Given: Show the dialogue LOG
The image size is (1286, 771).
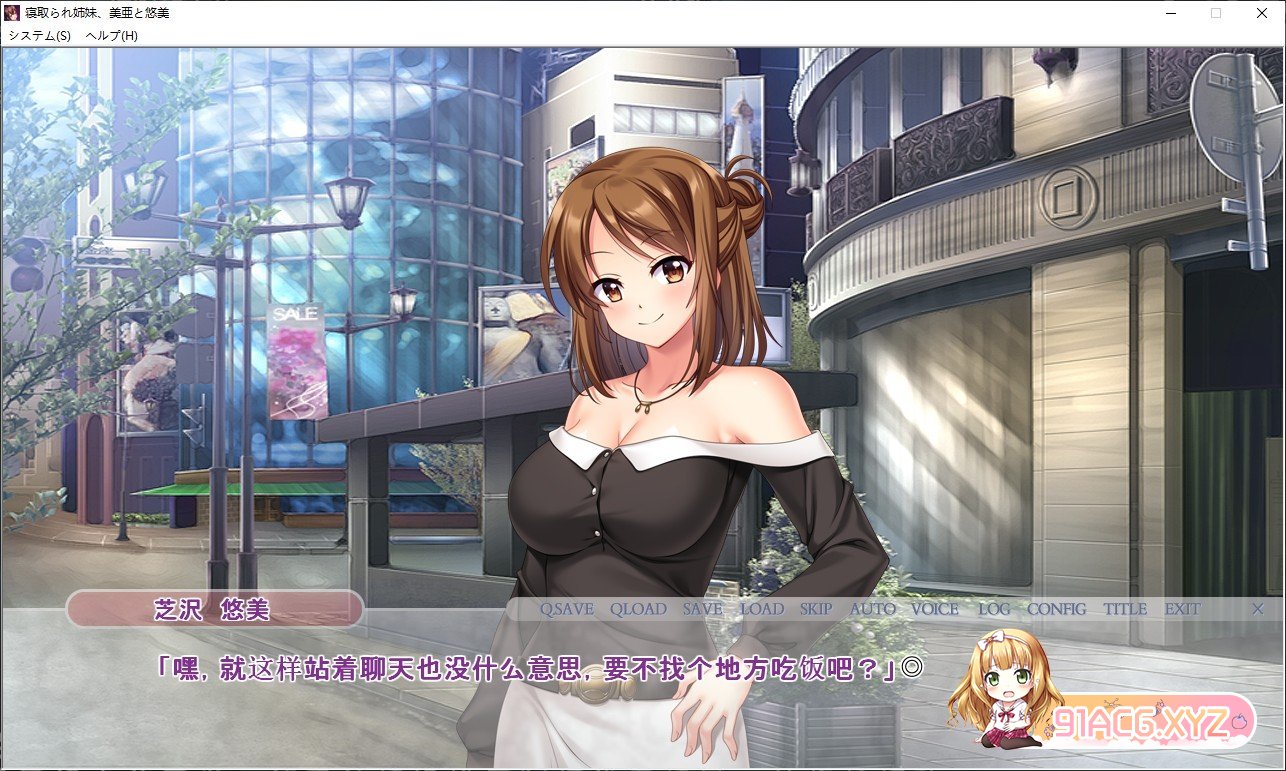Looking at the screenshot, I should (994, 609).
